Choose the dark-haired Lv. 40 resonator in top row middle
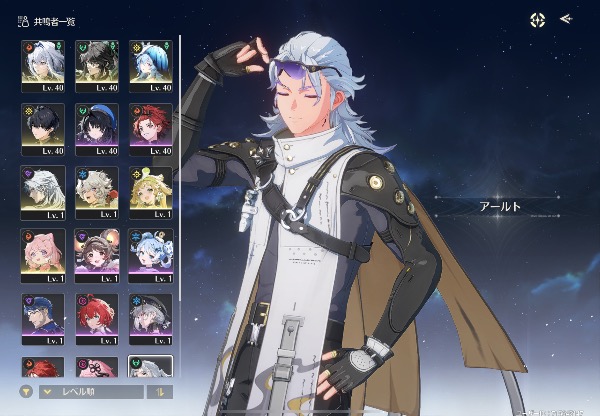Screen dimensions: 600x416 coord(96,63)
